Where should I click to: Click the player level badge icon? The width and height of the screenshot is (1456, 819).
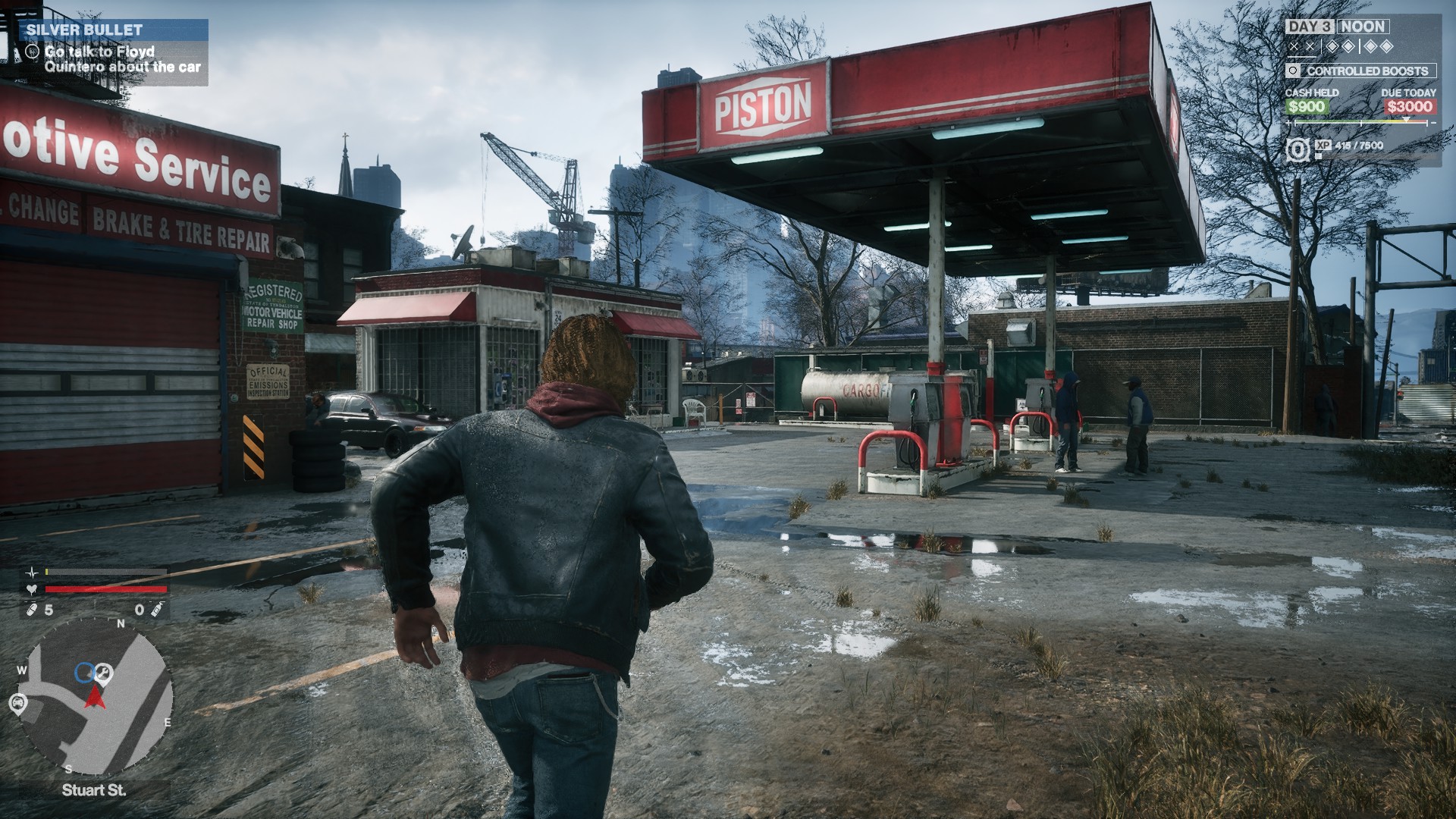(x=1298, y=149)
